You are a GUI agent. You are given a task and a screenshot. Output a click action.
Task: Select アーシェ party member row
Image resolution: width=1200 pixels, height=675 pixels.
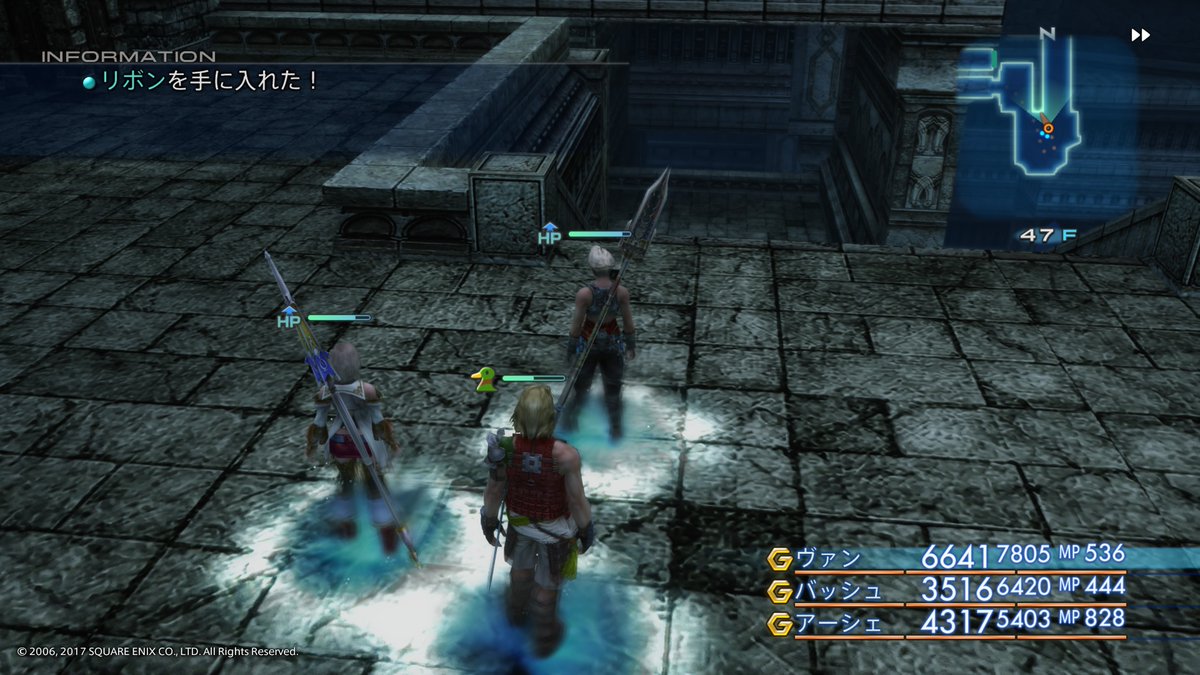pyautogui.click(x=945, y=620)
